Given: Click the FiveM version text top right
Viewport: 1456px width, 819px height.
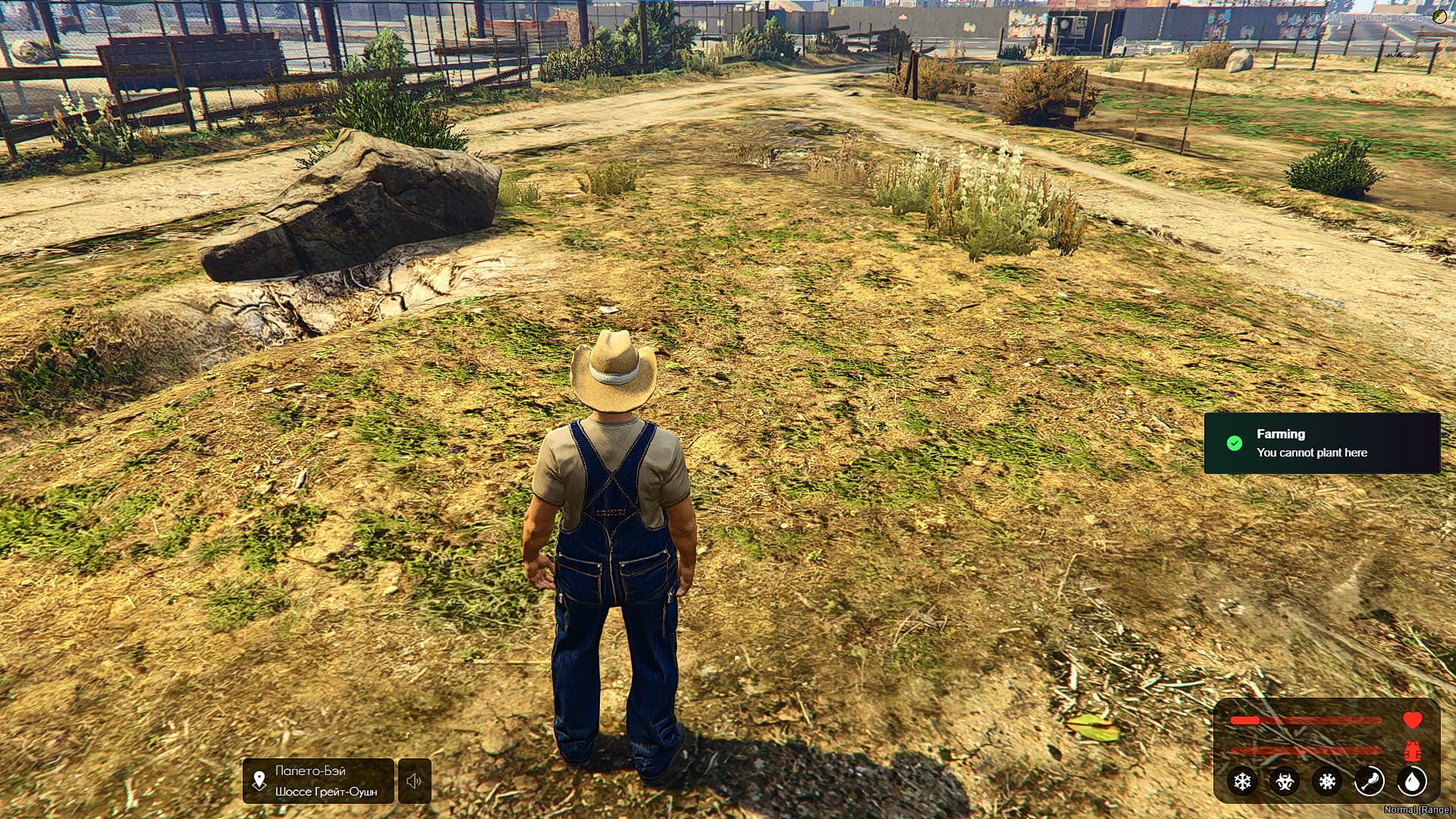Looking at the screenshot, I should (x=1354, y=17).
